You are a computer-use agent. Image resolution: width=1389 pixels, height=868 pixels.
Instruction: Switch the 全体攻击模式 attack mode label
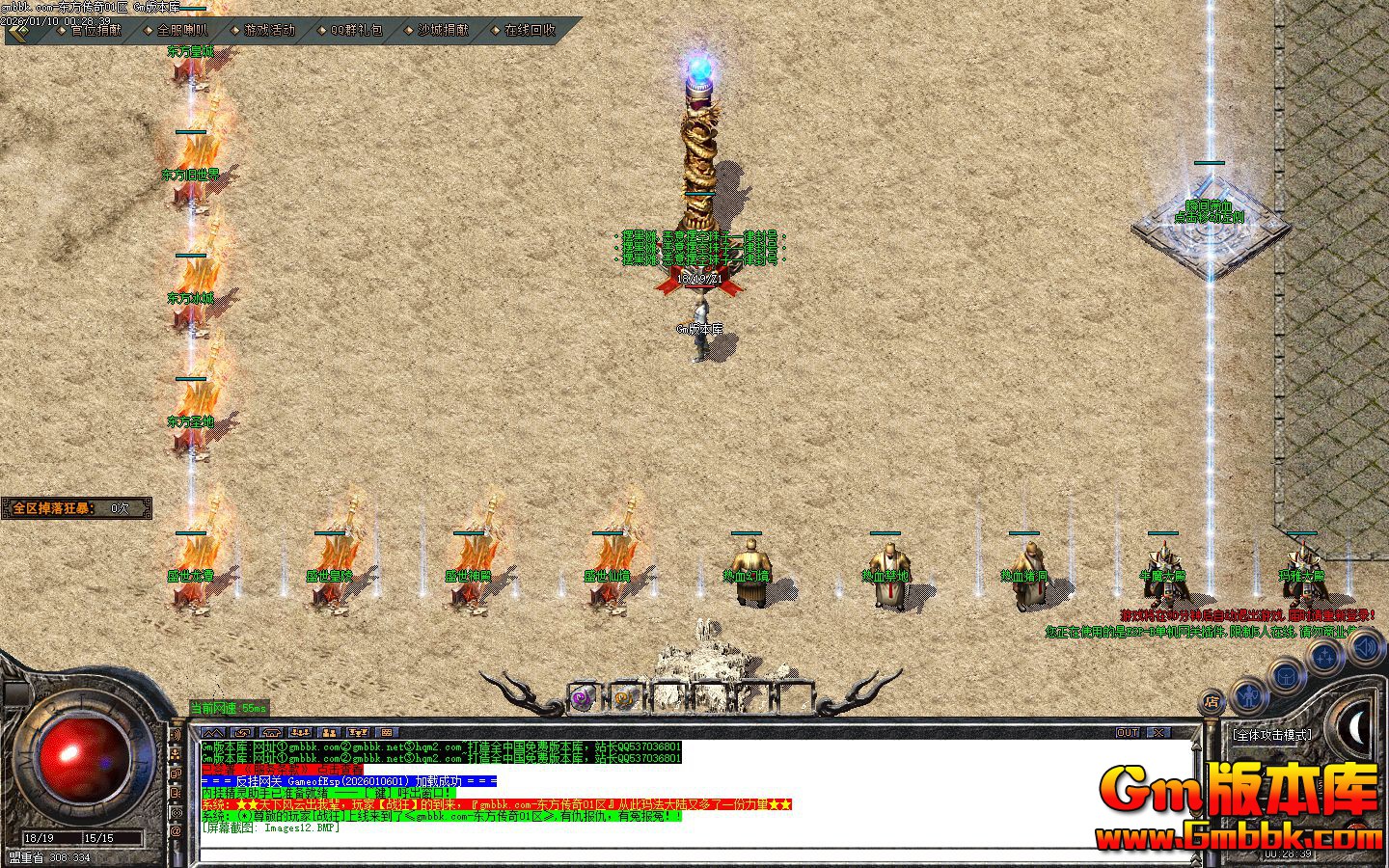point(1272,735)
